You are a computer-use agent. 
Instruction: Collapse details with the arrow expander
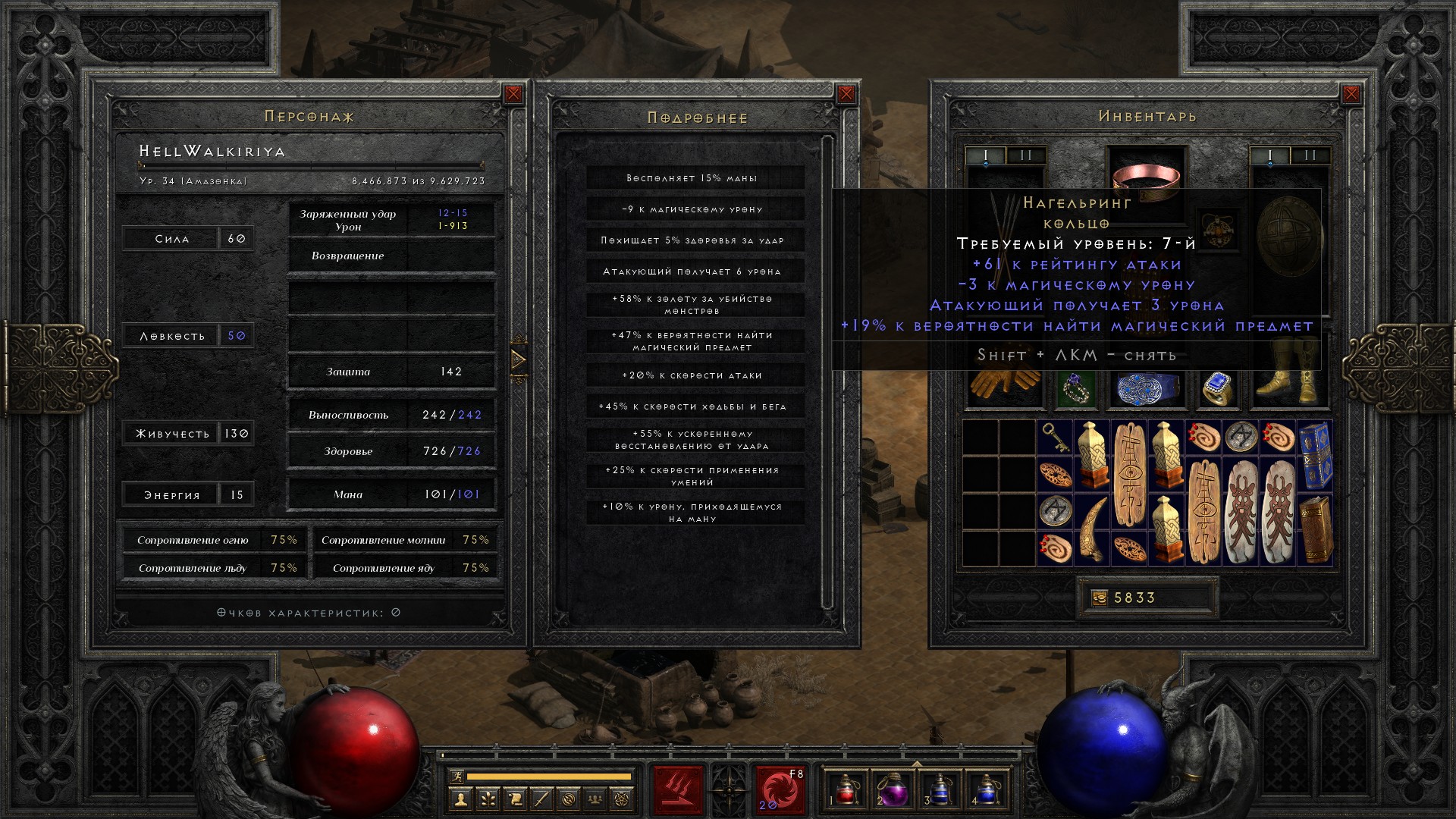tap(519, 359)
